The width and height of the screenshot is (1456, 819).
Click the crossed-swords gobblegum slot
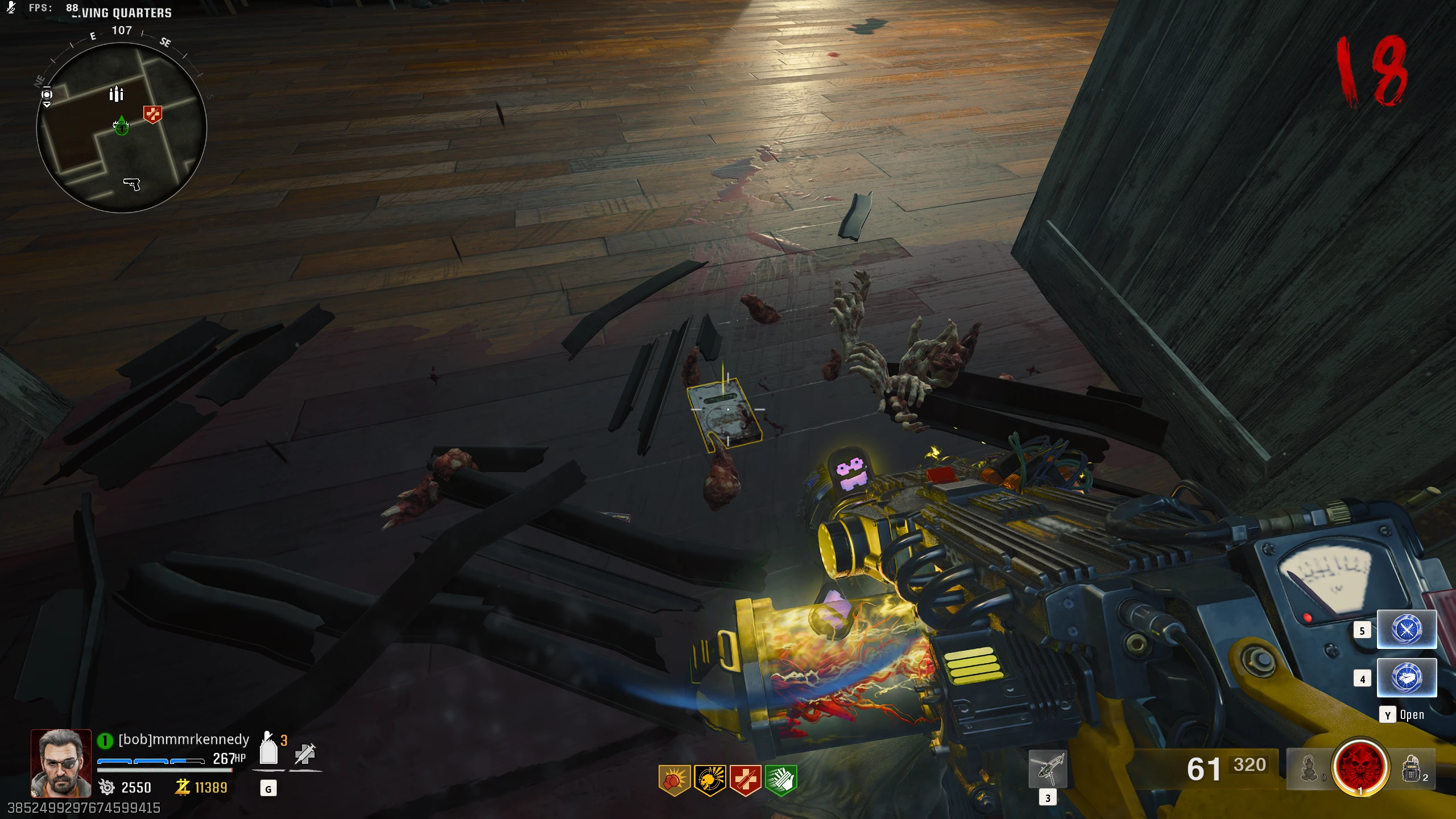pos(1407,630)
